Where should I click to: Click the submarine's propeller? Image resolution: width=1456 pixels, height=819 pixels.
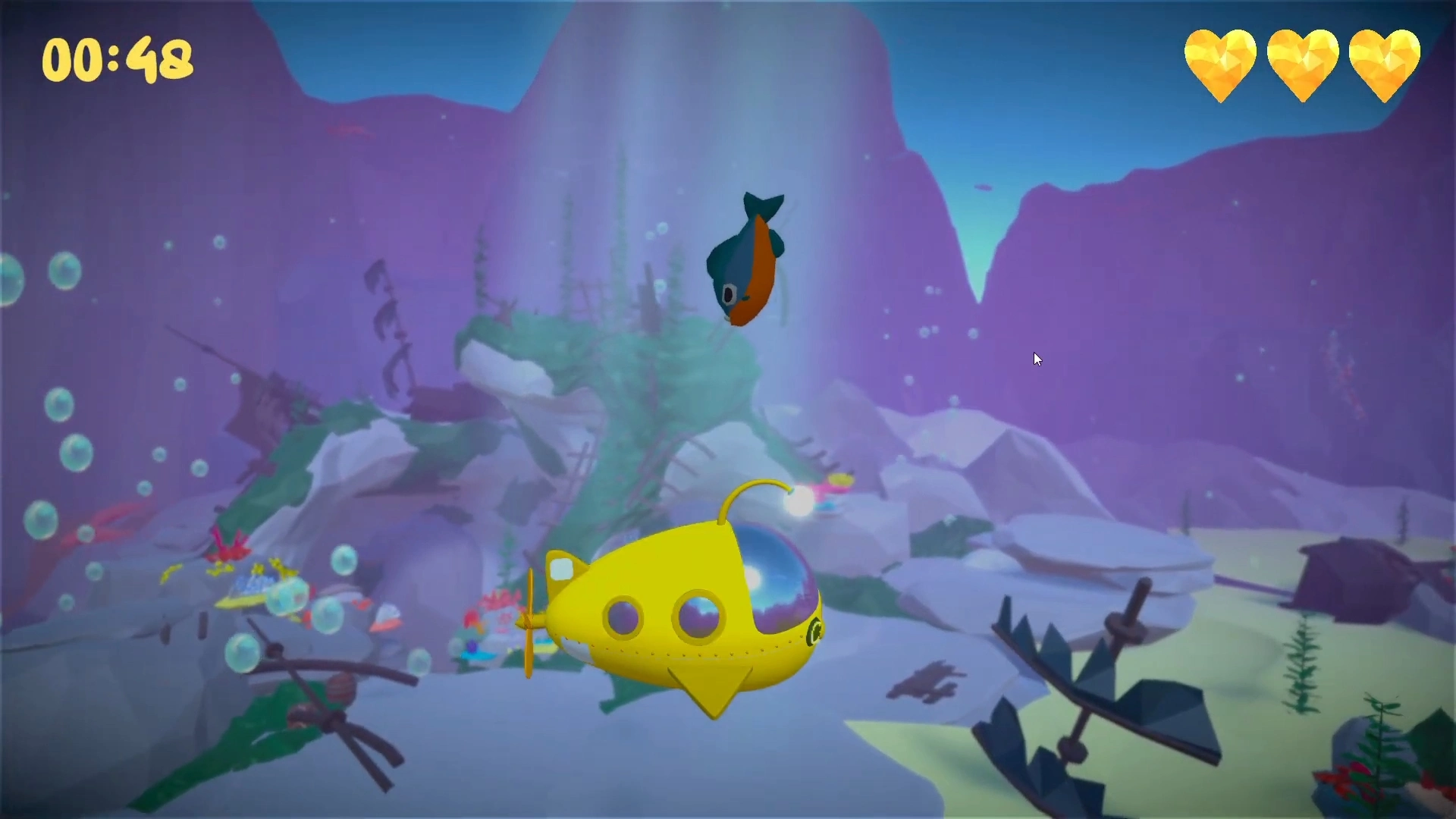coord(529,622)
